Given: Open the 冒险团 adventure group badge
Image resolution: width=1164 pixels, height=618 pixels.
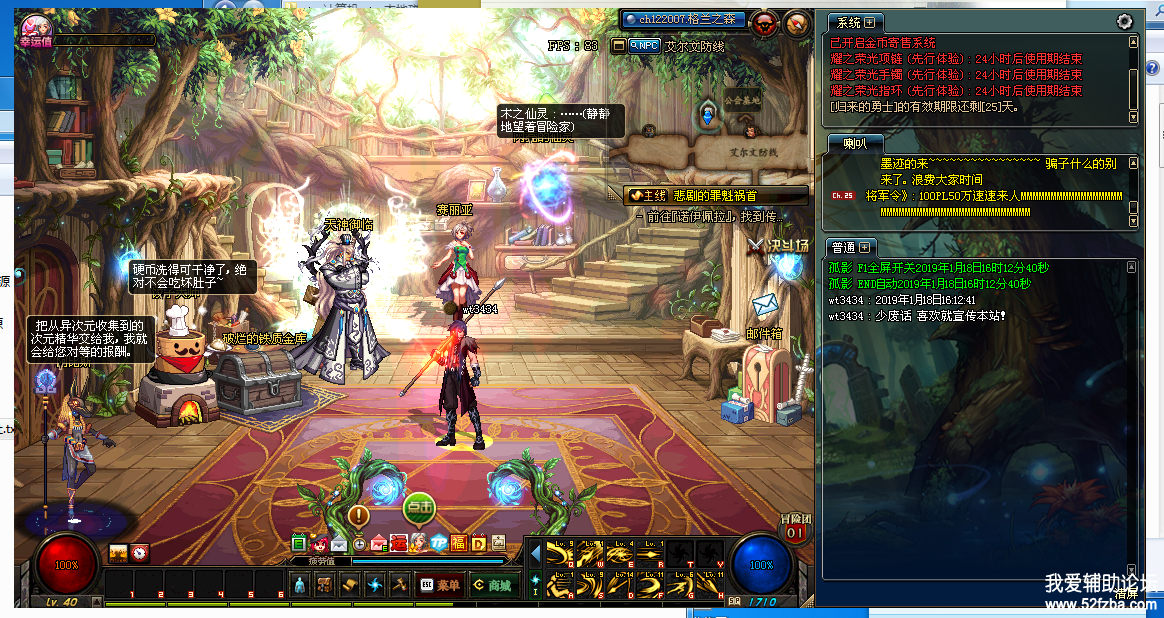Looking at the screenshot, I should click(795, 528).
